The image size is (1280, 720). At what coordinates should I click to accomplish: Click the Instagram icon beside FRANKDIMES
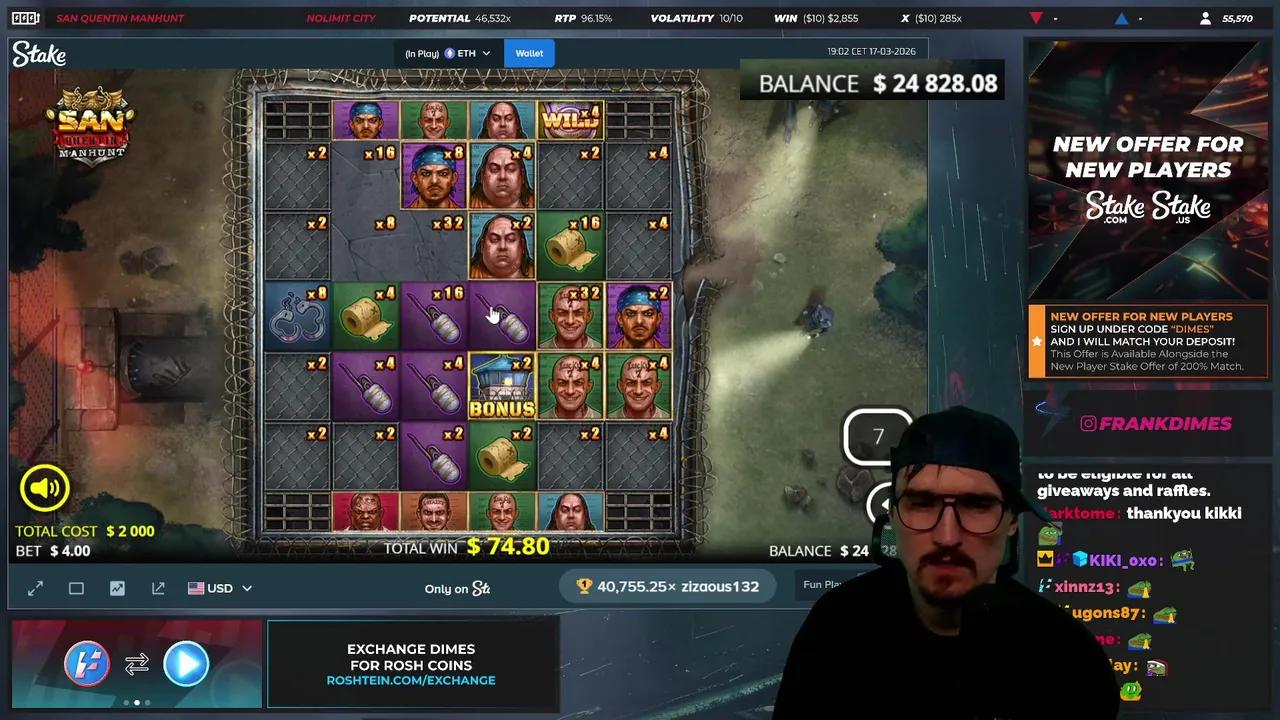[1088, 423]
